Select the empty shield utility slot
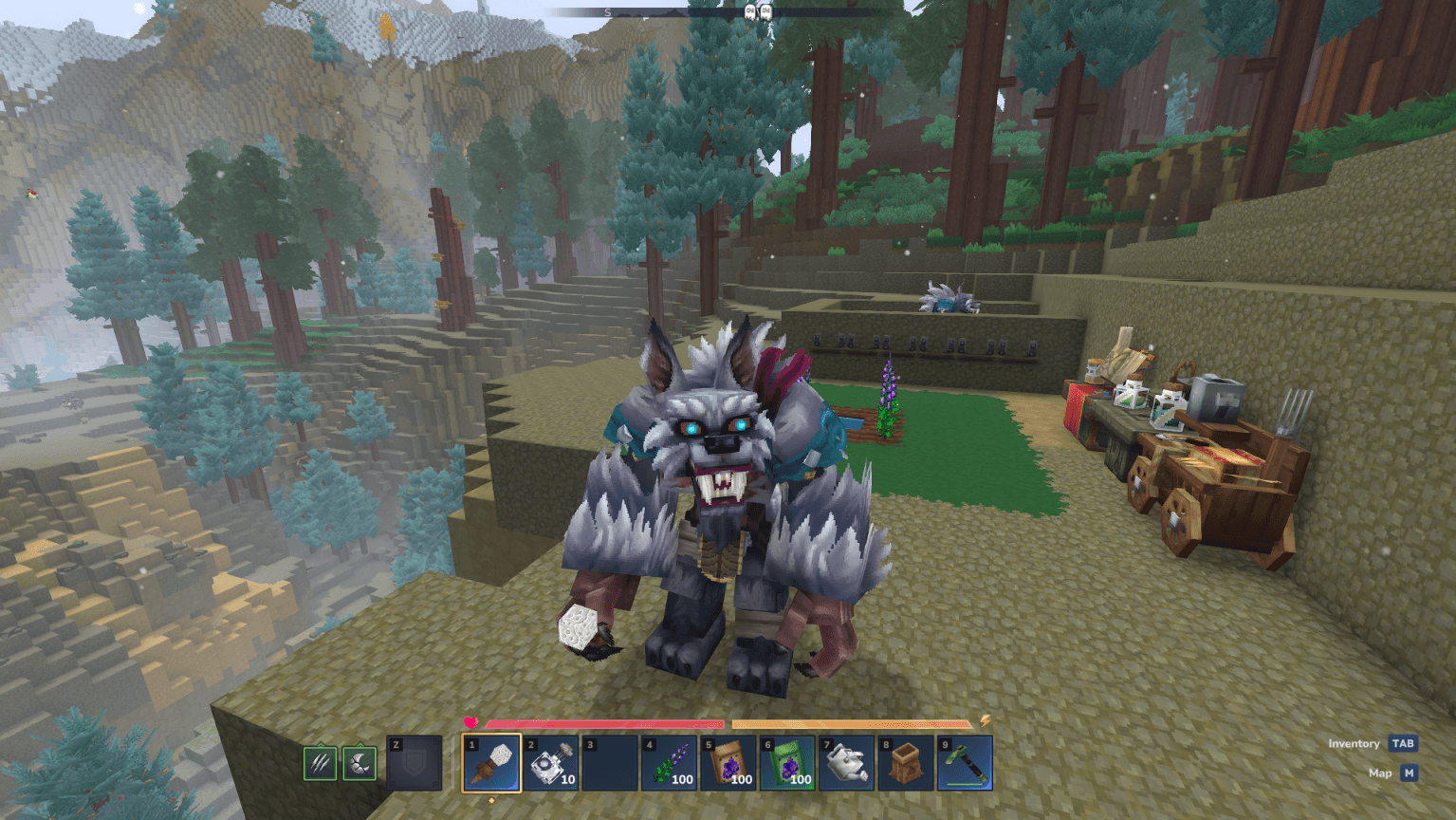 (x=415, y=763)
